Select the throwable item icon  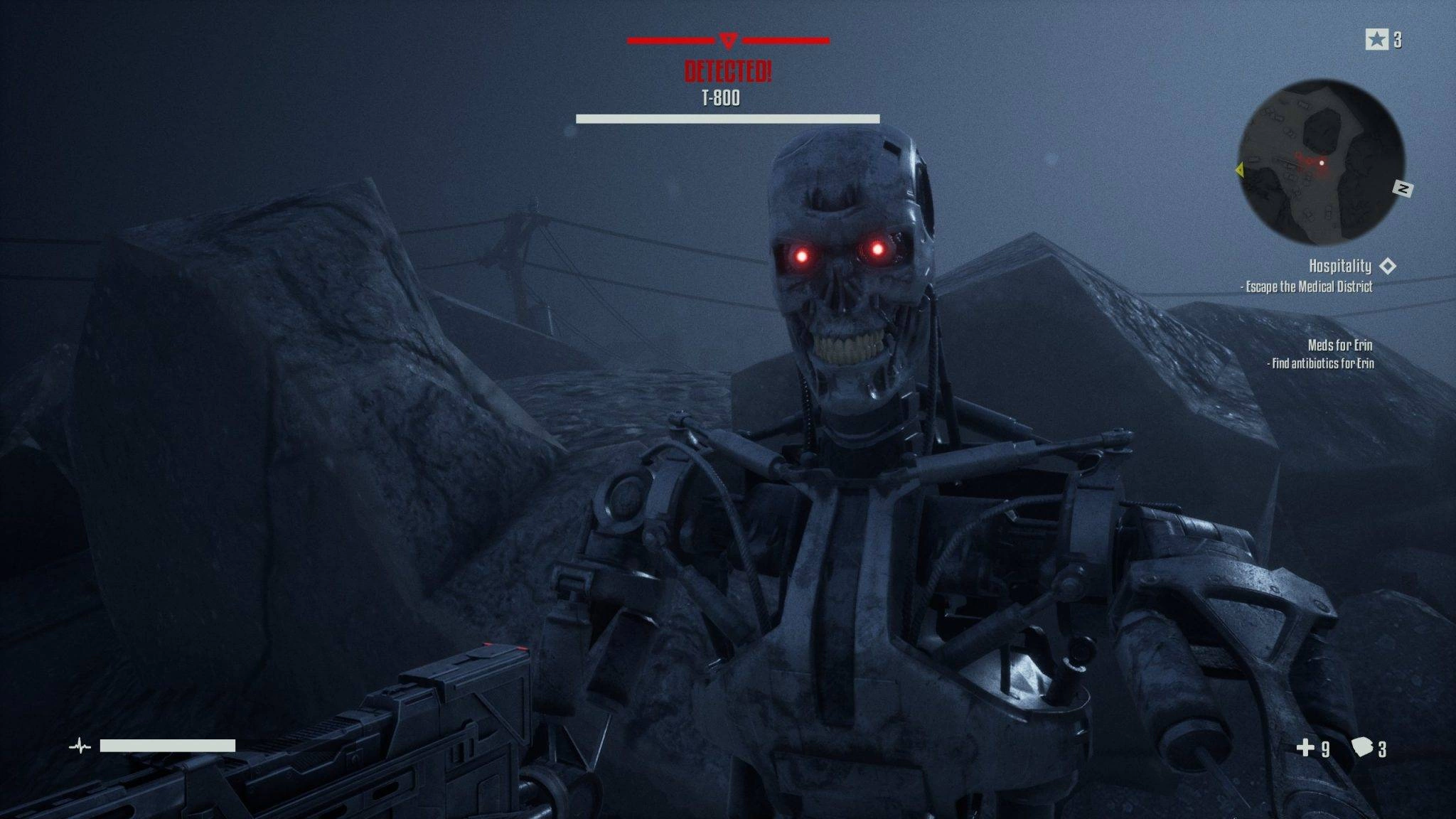1361,747
